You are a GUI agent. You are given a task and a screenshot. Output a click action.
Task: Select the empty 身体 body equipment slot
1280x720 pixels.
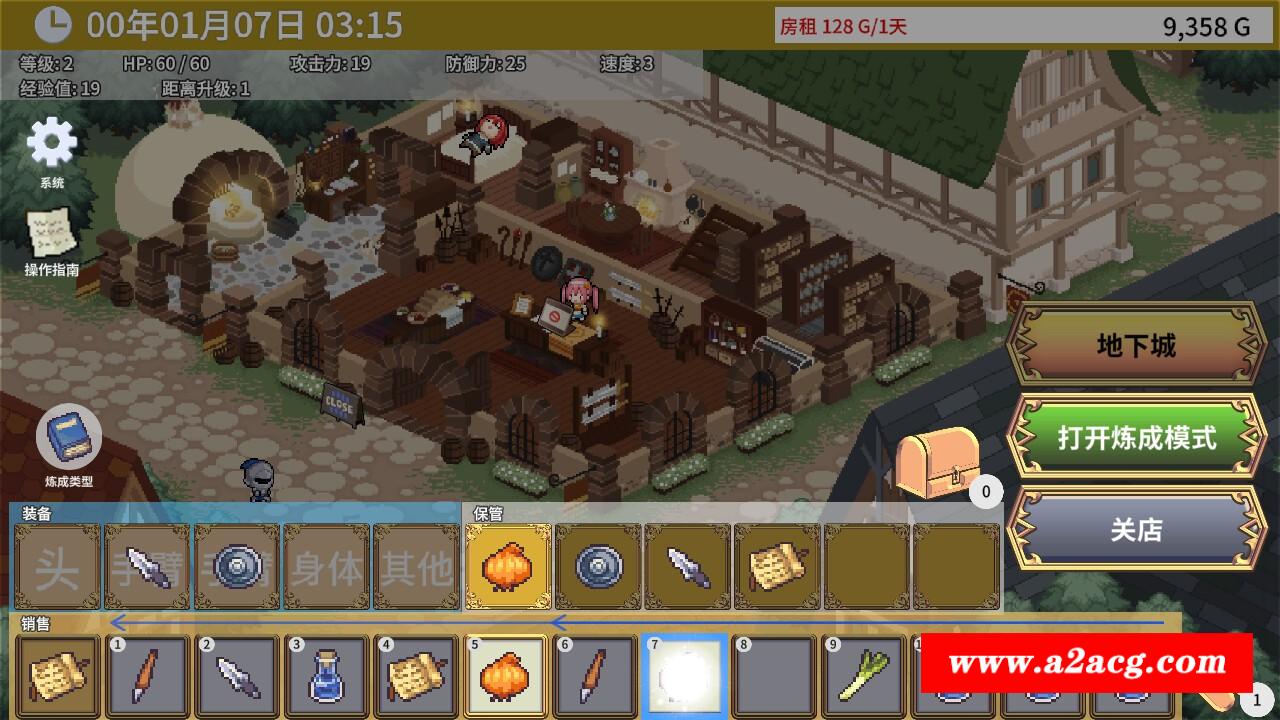point(327,567)
